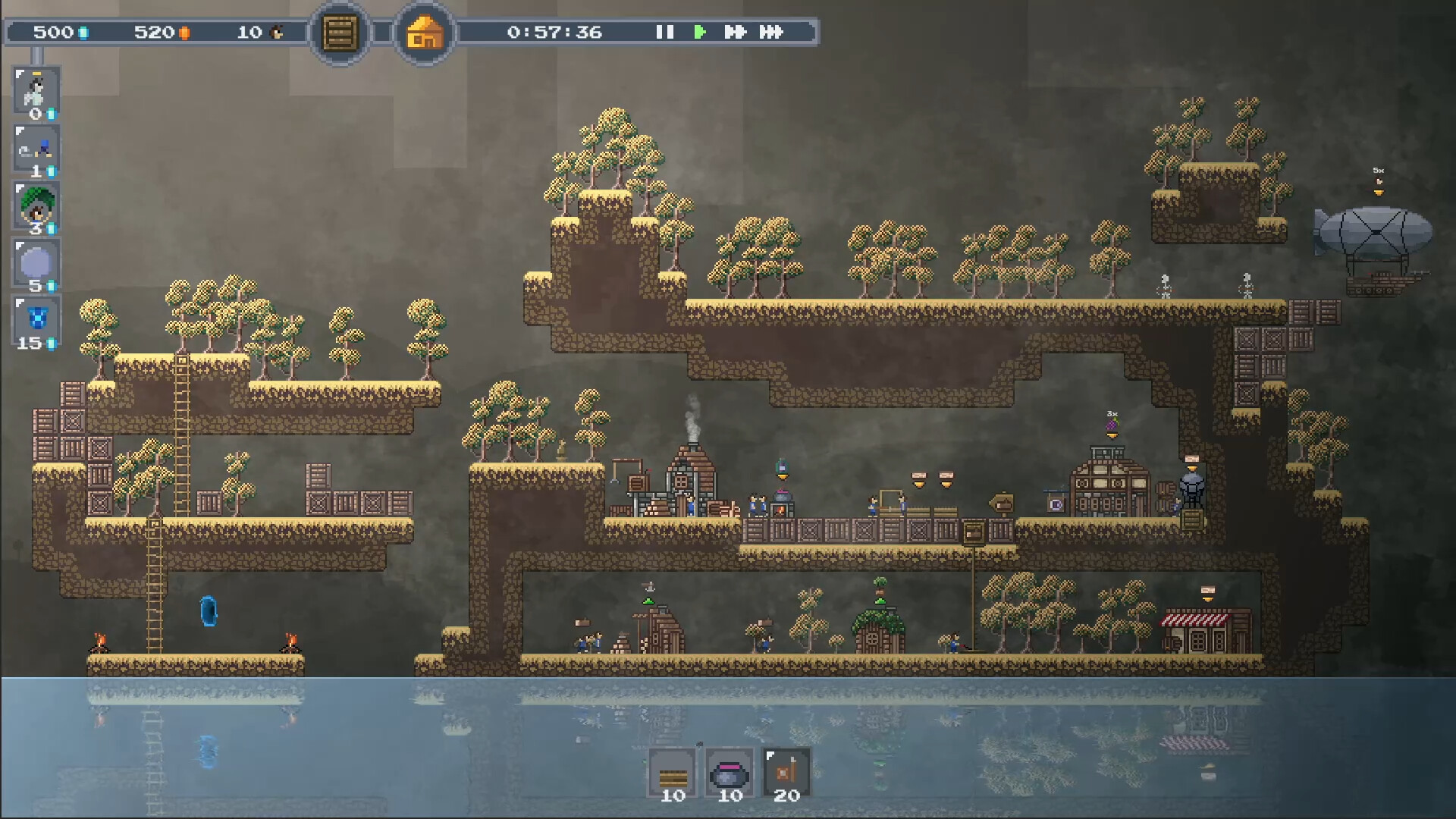Select the sign build item costing 20
The image size is (1456, 819).
[786, 772]
